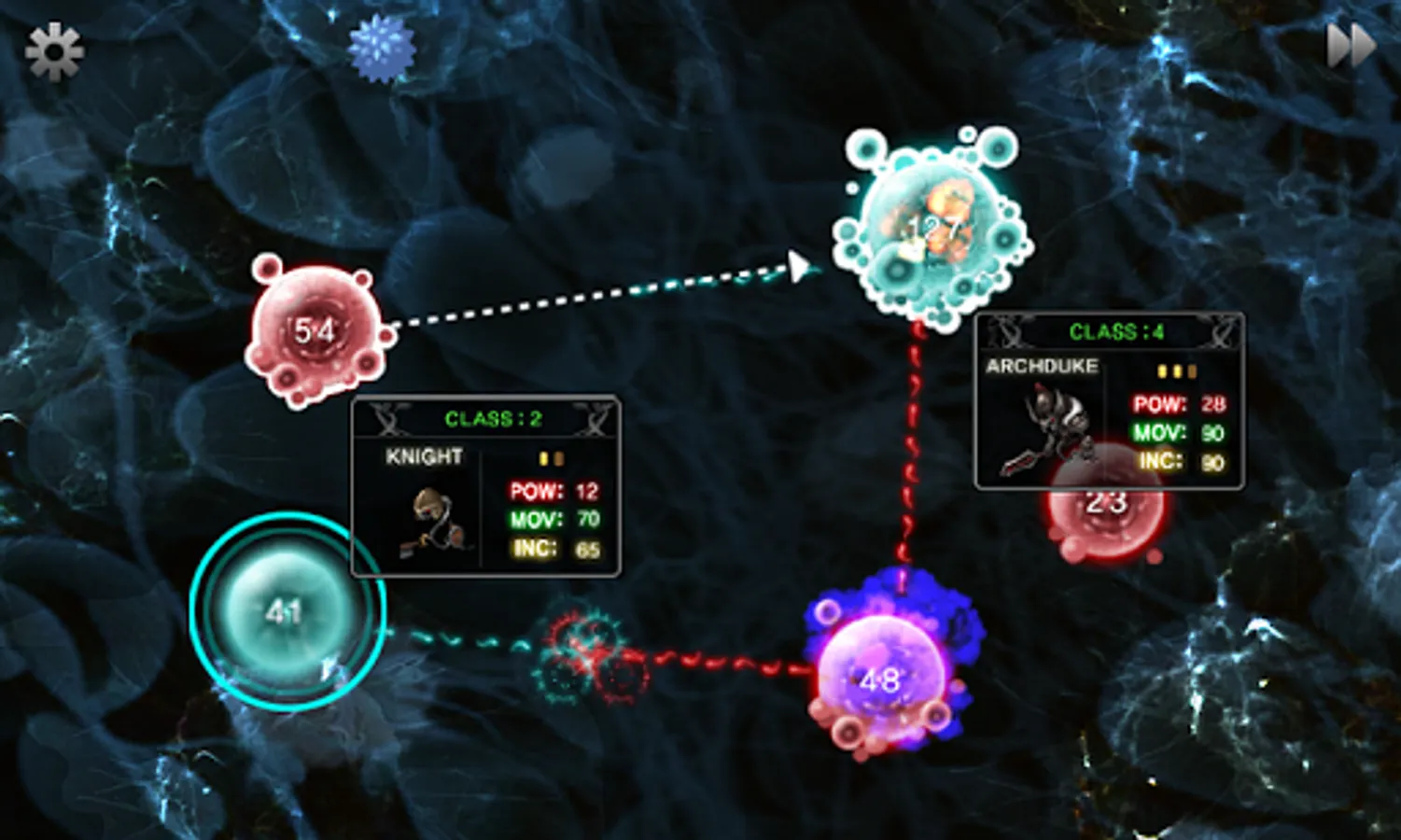The image size is (1401, 840).
Task: Click the POW: 12 stat row
Action: click(x=551, y=489)
